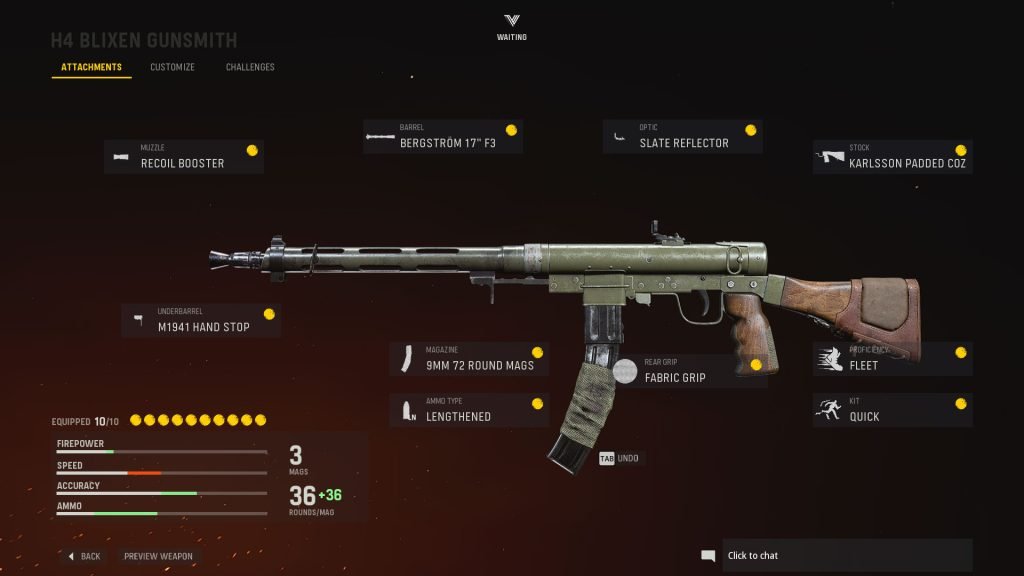Open the 9mm 72 Round Mags slot

(x=469, y=359)
